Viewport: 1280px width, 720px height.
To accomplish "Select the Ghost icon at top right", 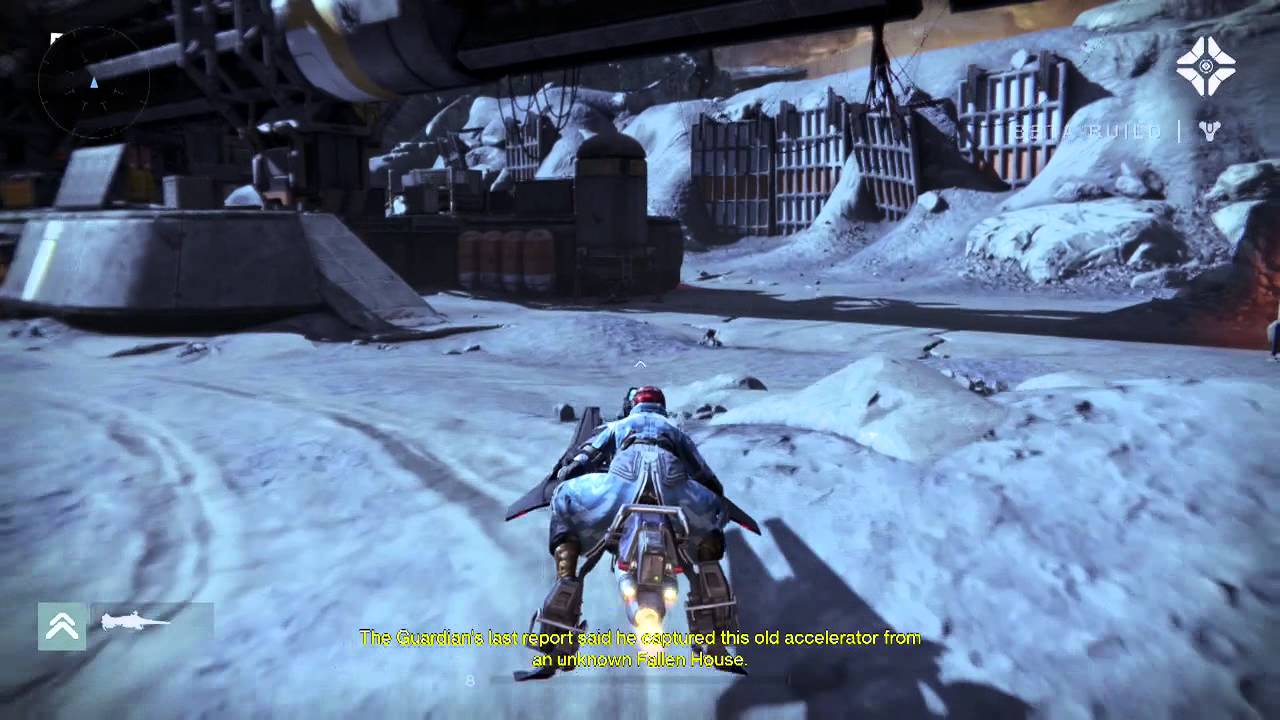I will [x=1205, y=66].
